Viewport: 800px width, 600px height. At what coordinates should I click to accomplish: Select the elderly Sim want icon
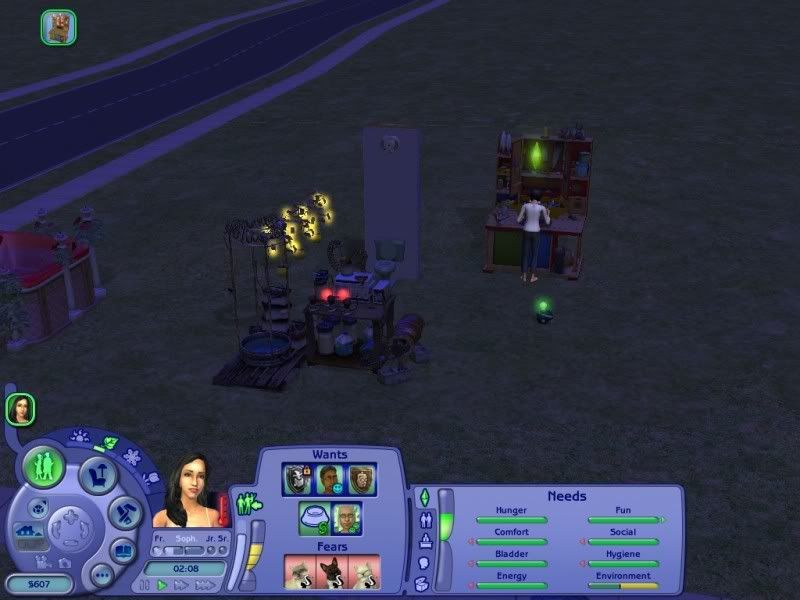[346, 518]
